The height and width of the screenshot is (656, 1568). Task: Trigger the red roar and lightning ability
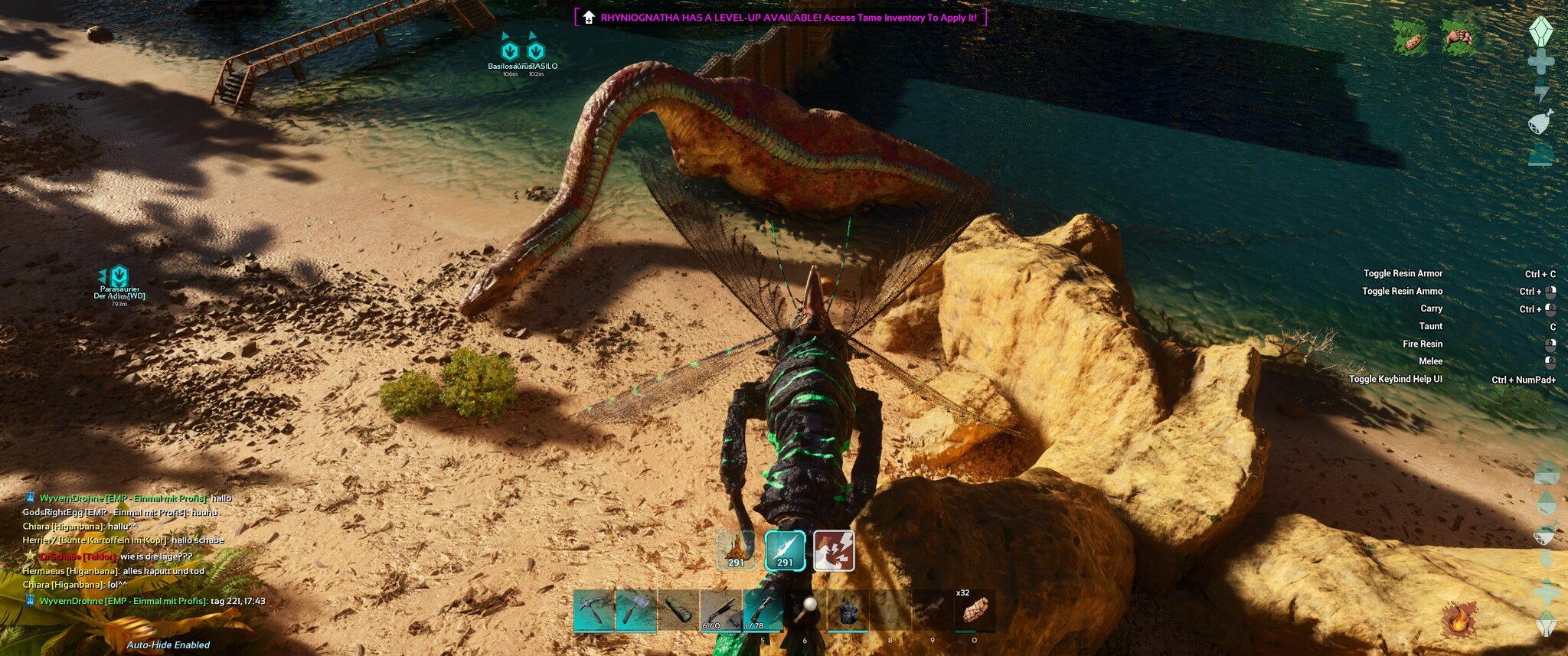pyautogui.click(x=834, y=551)
